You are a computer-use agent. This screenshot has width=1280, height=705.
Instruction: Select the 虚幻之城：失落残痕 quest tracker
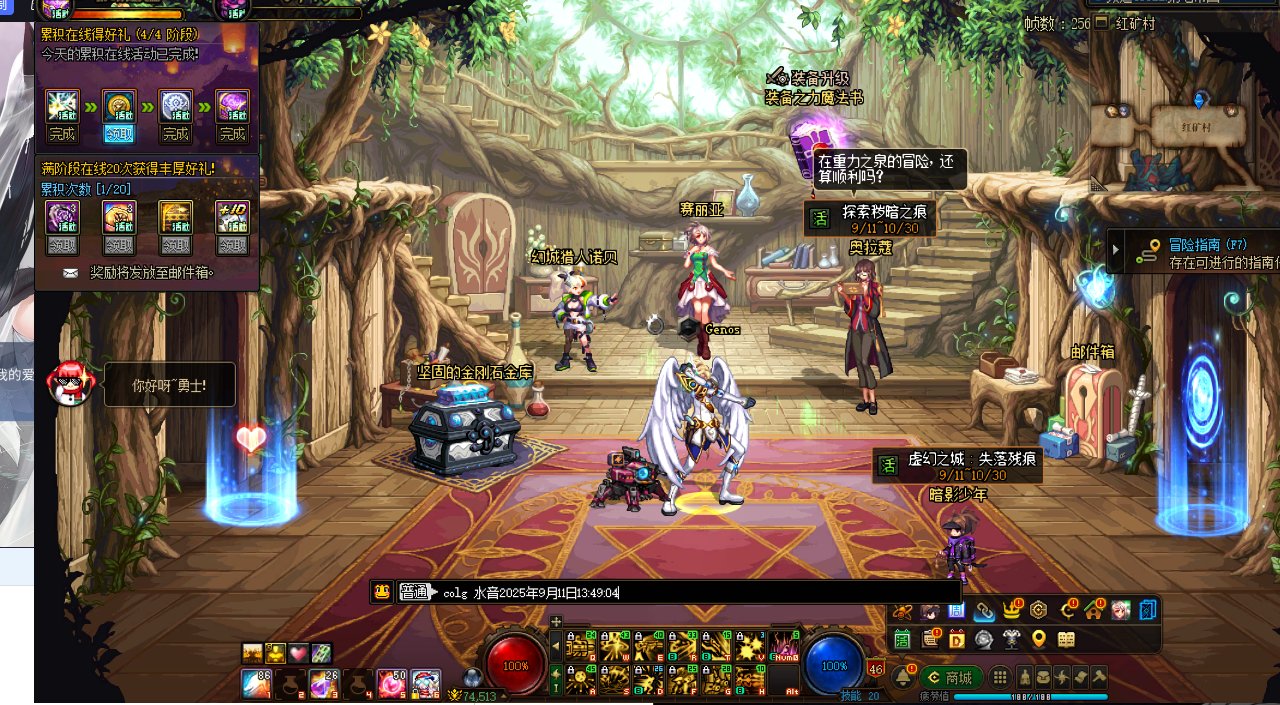click(957, 465)
